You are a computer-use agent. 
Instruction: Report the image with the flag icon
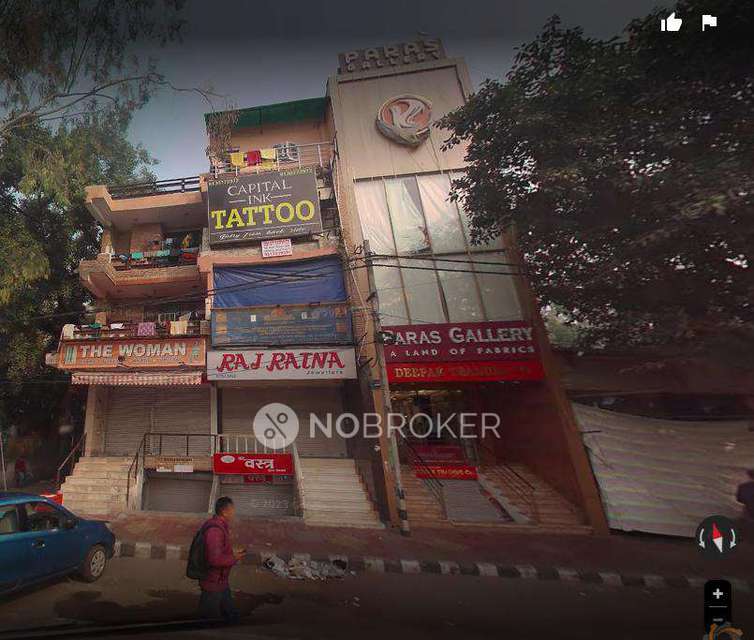709,22
